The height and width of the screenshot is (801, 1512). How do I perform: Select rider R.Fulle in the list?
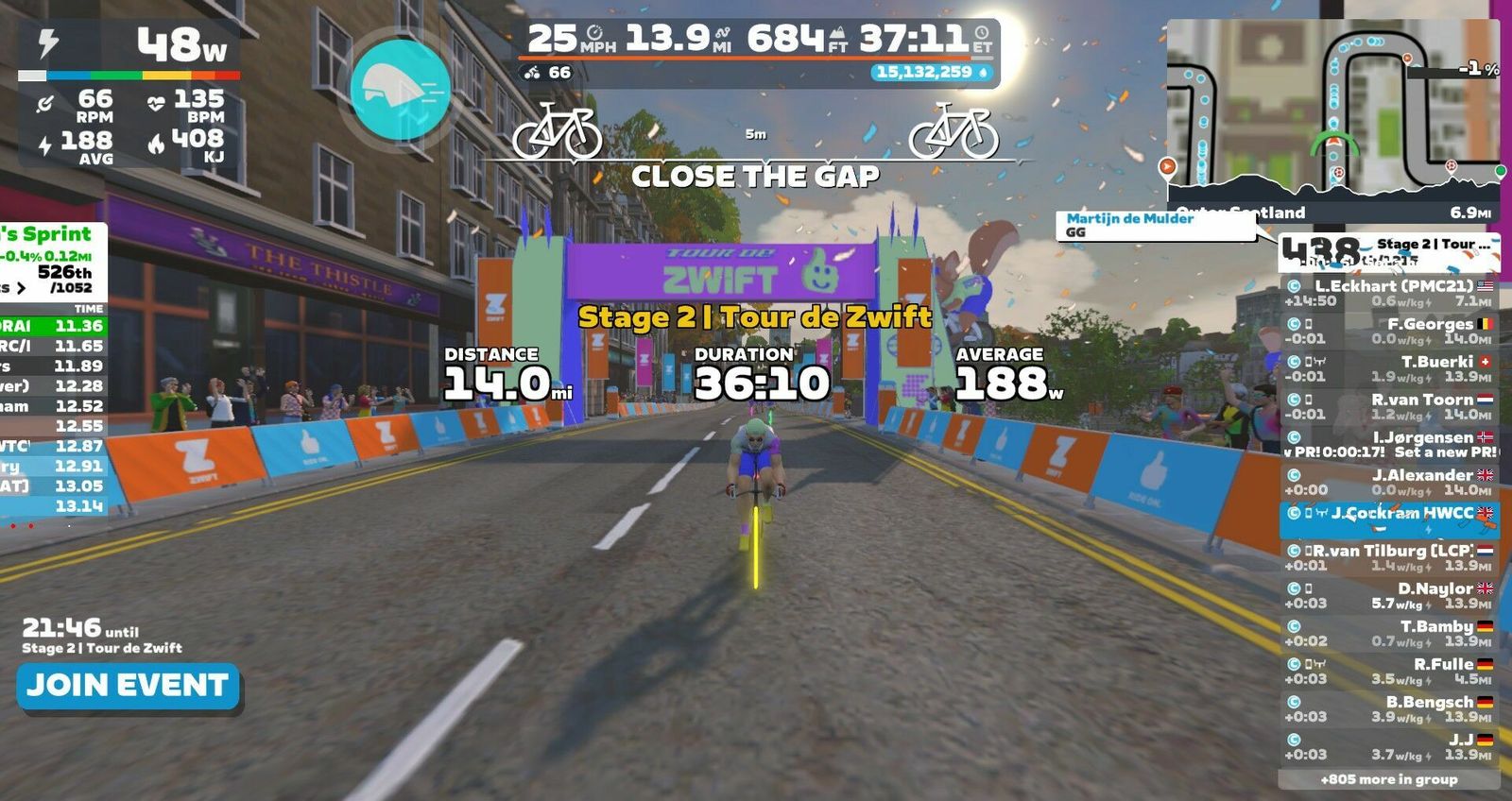pos(1389,671)
